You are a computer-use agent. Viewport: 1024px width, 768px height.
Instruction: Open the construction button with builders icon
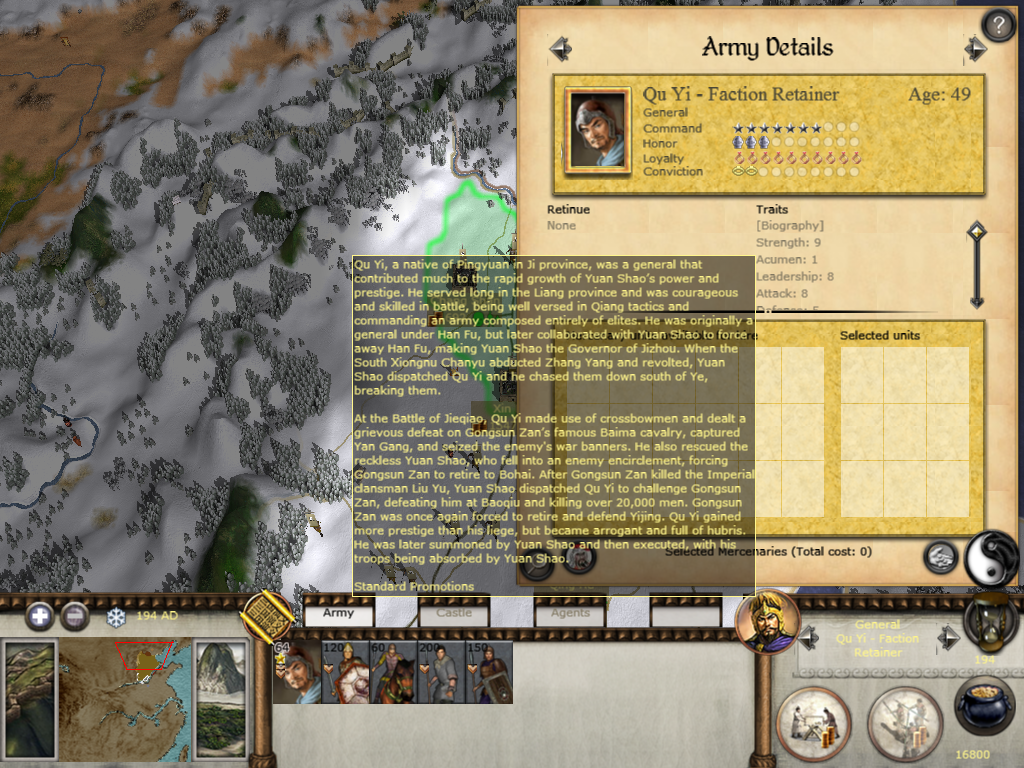coord(813,722)
